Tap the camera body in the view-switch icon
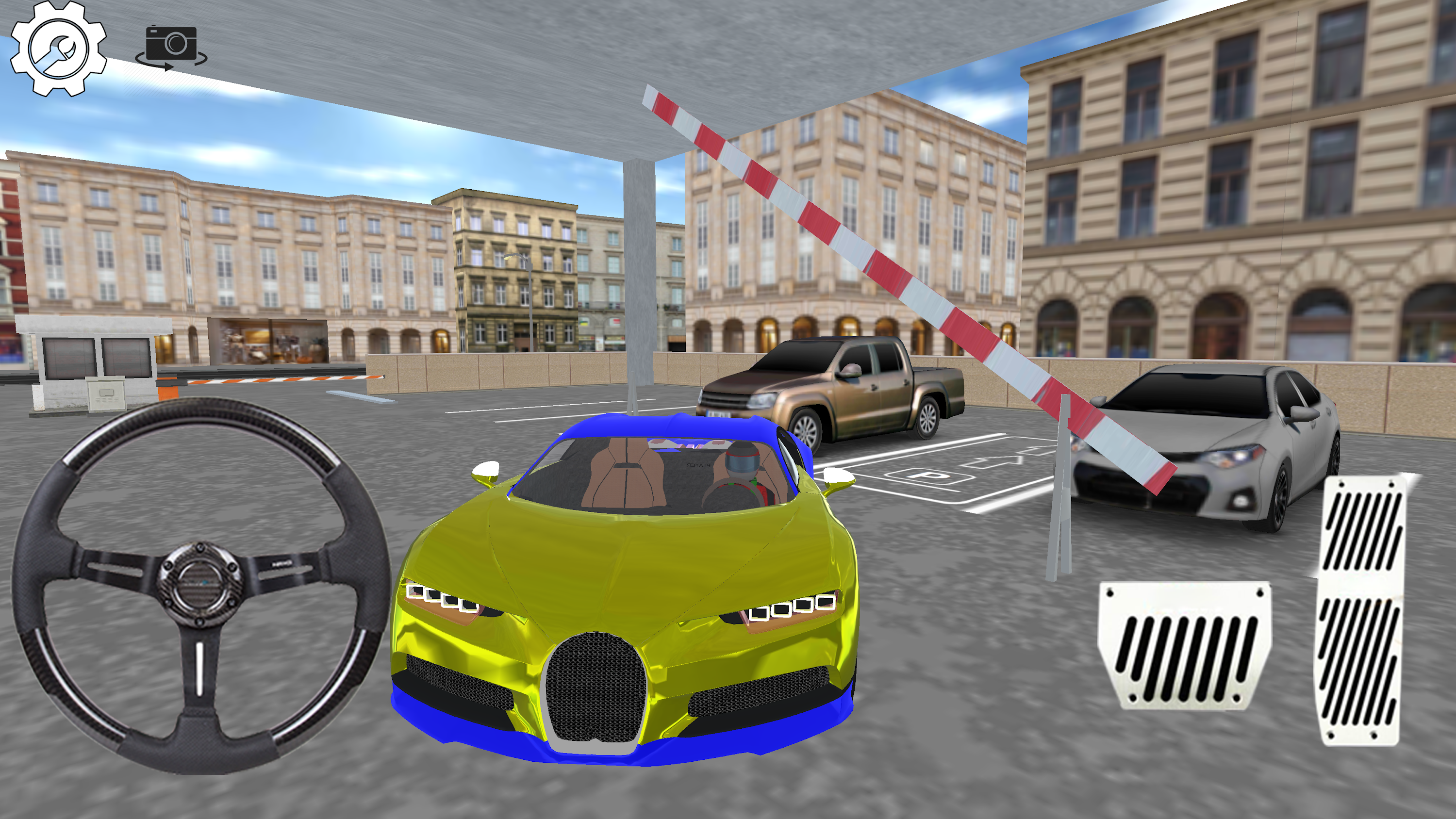1456x819 pixels. [x=172, y=42]
